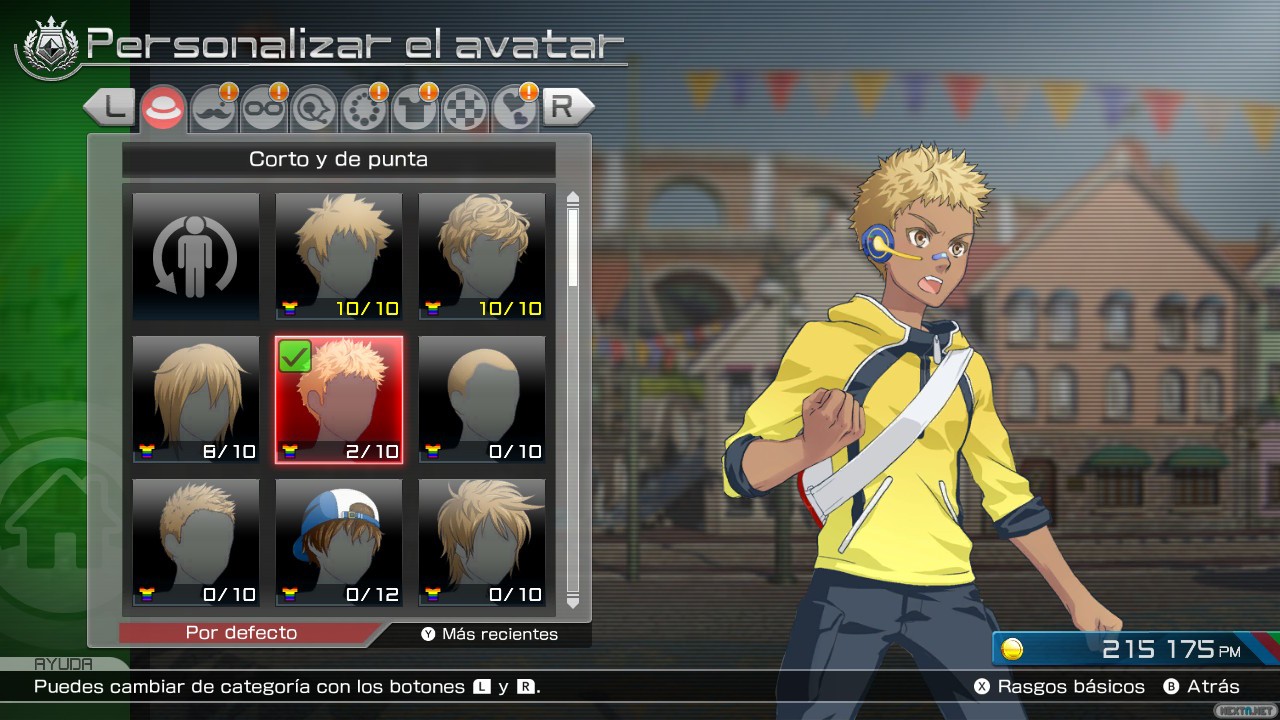The image size is (1280, 720).
Task: Sort items by Más recientes
Action: point(490,634)
